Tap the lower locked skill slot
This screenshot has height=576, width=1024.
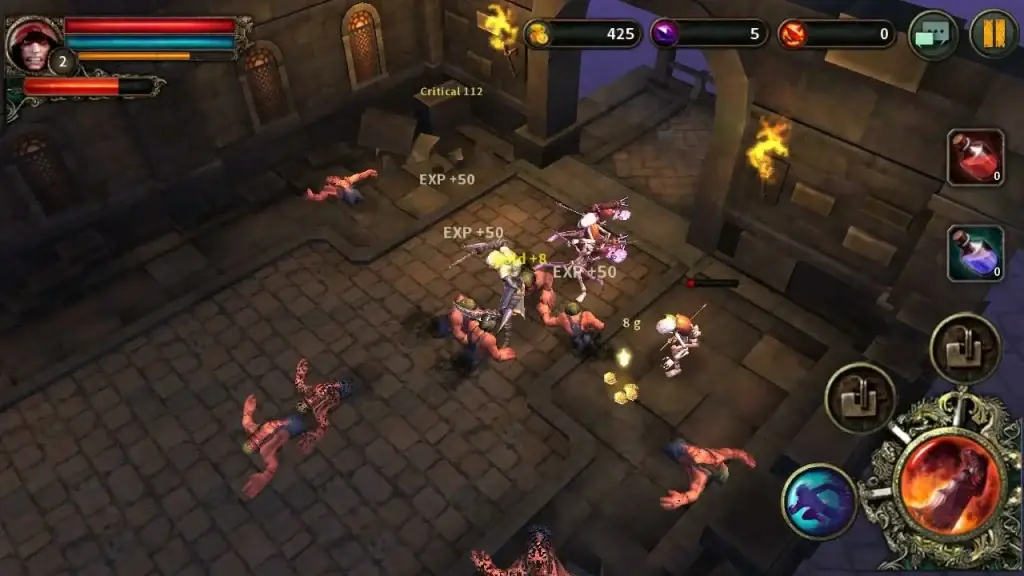pos(860,397)
